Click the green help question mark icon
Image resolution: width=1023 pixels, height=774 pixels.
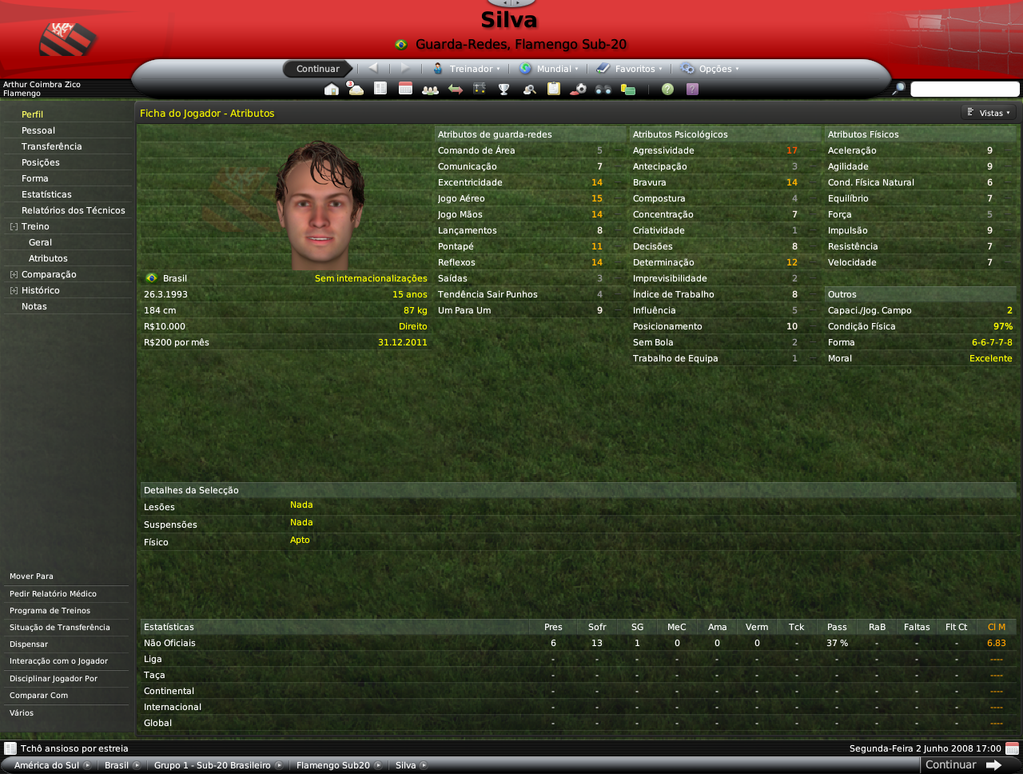point(667,89)
